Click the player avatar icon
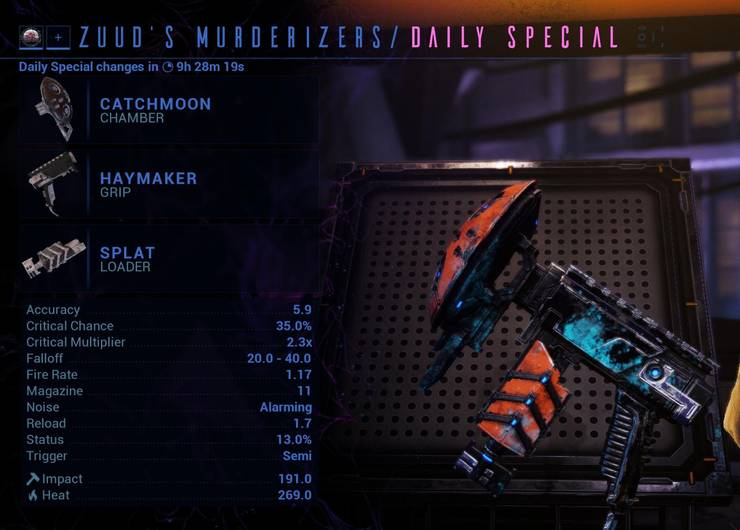This screenshot has width=740, height=530. click(31, 38)
